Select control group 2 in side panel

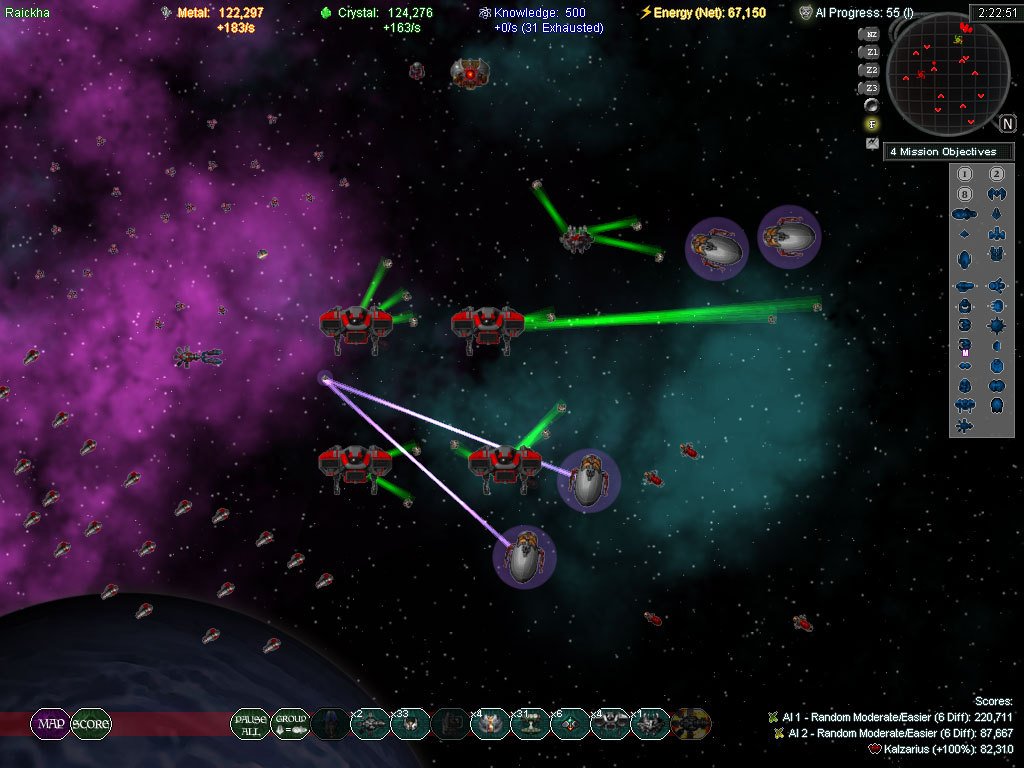tap(996, 172)
